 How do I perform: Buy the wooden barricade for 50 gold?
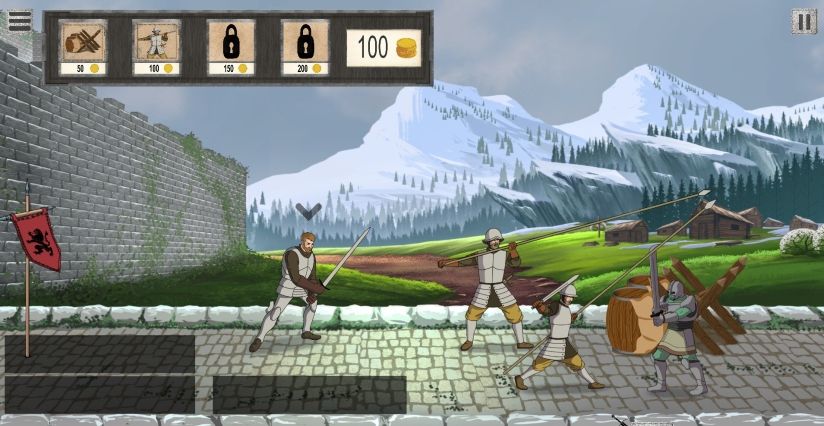(x=83, y=47)
